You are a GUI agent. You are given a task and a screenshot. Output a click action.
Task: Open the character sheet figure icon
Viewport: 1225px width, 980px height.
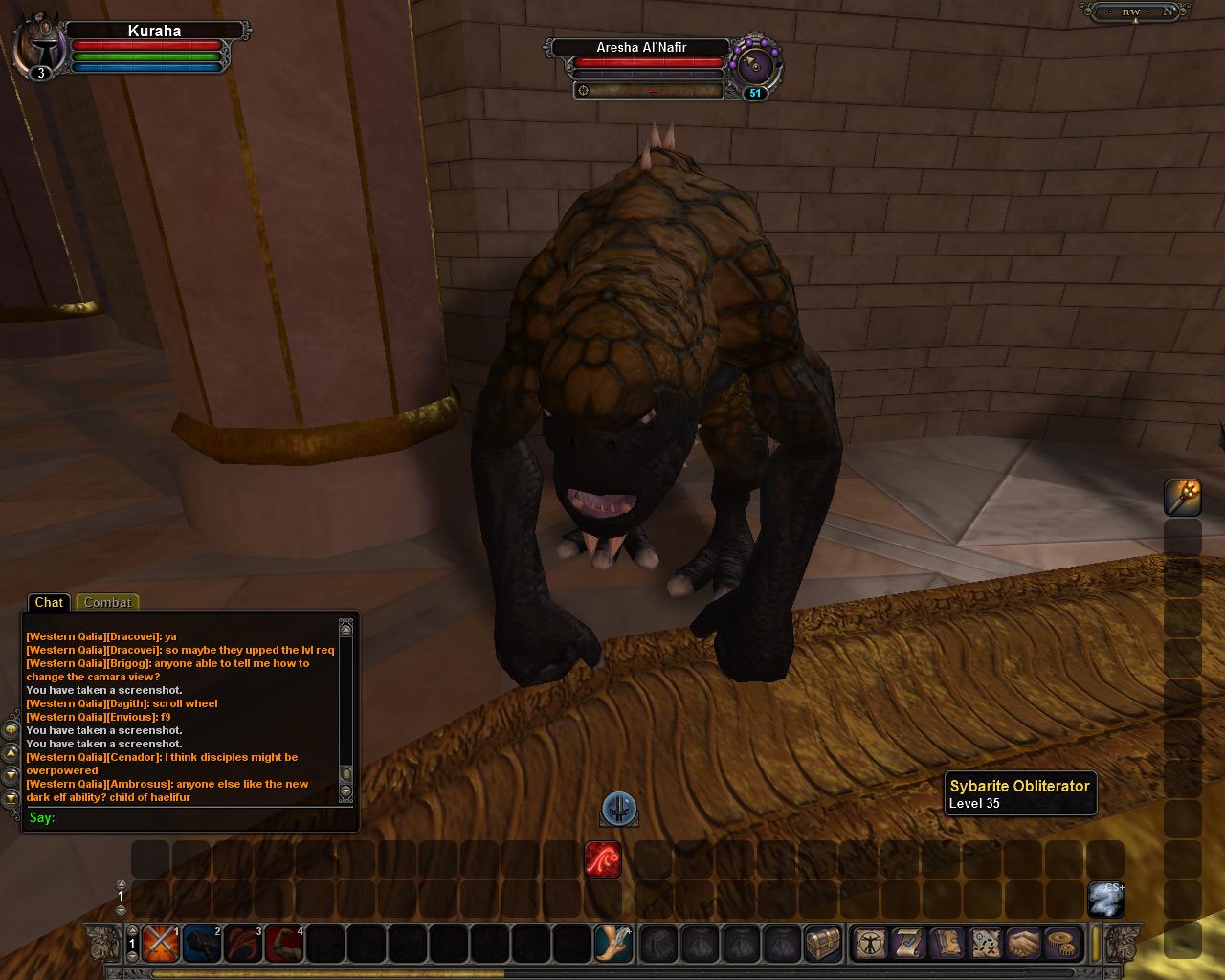(869, 944)
